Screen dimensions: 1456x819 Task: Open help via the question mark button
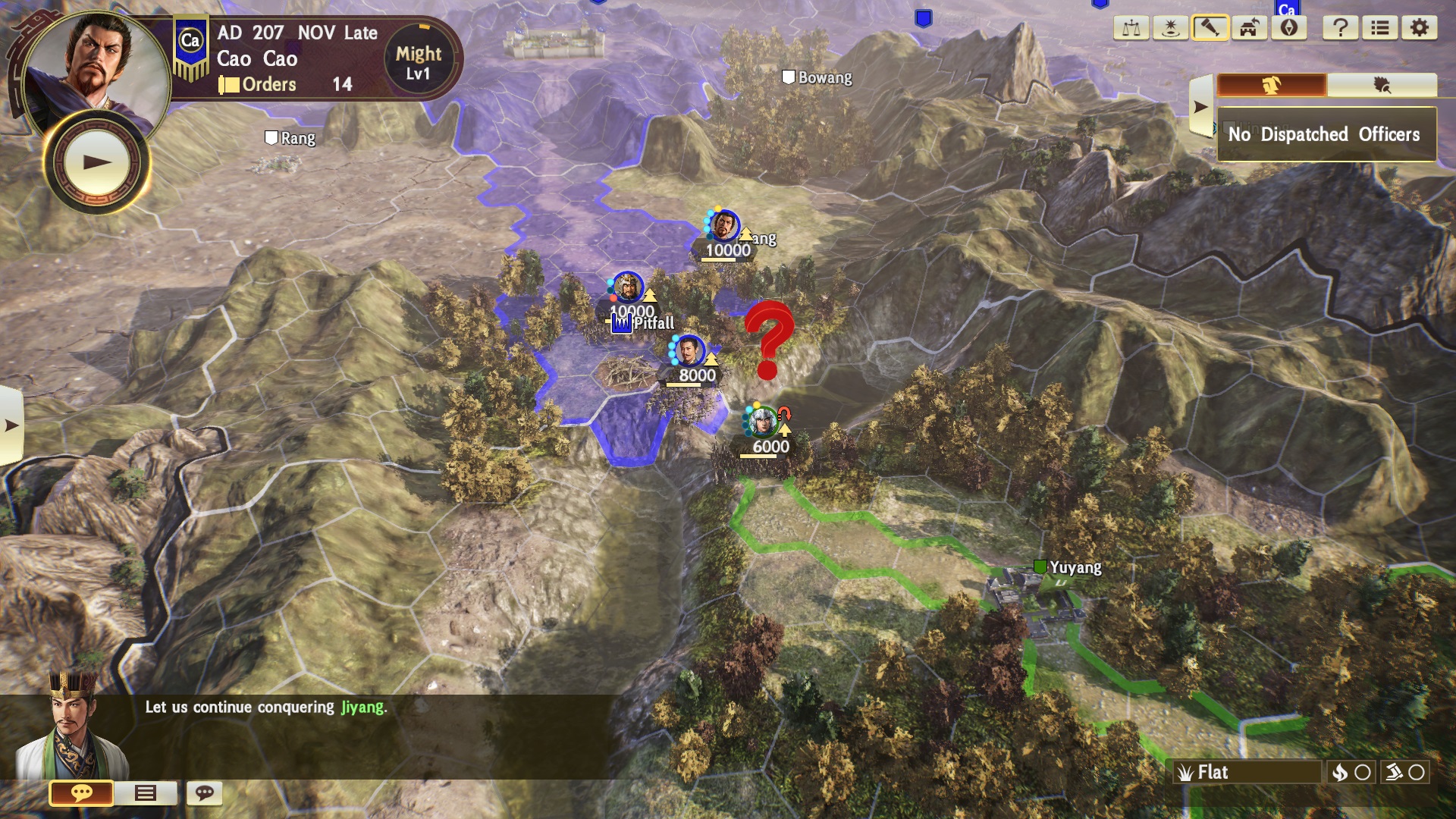(x=1341, y=29)
